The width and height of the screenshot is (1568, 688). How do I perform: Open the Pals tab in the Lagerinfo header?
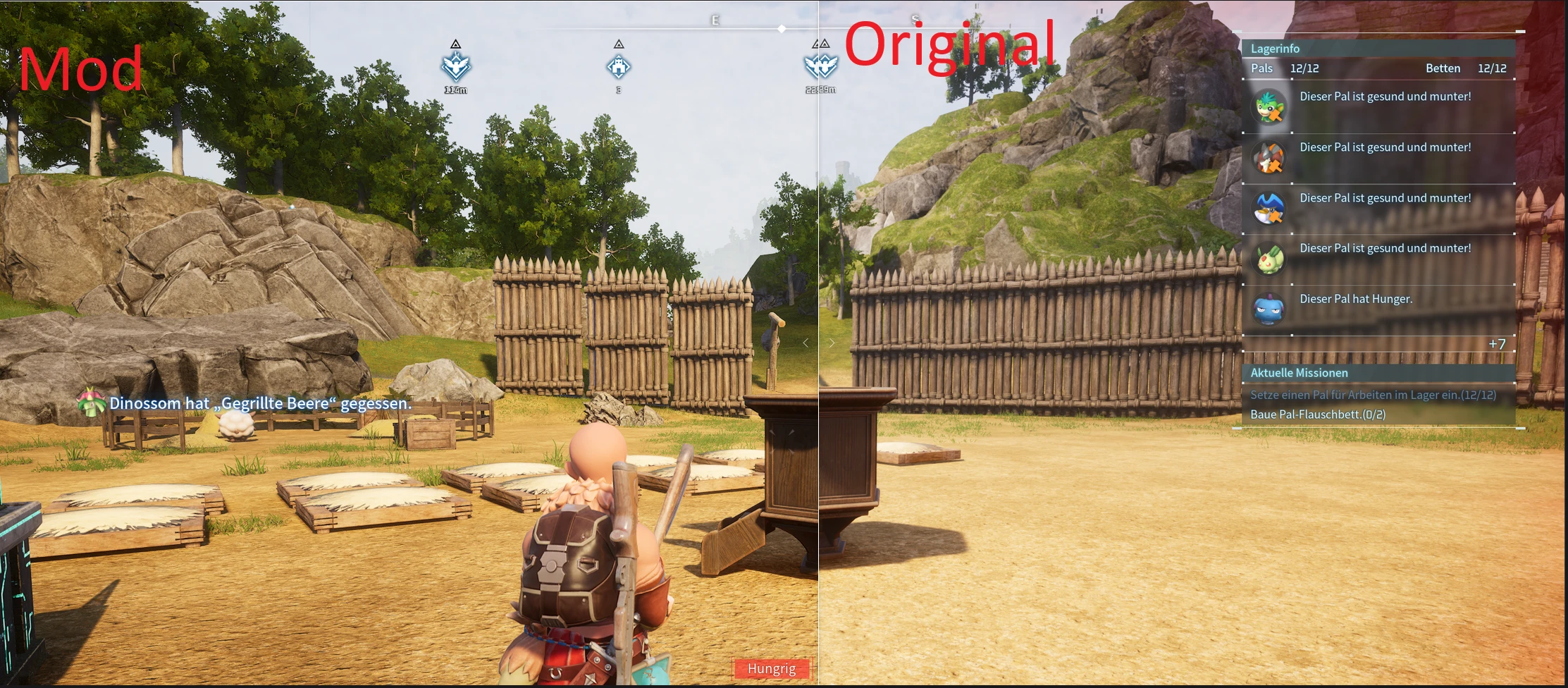click(1262, 68)
